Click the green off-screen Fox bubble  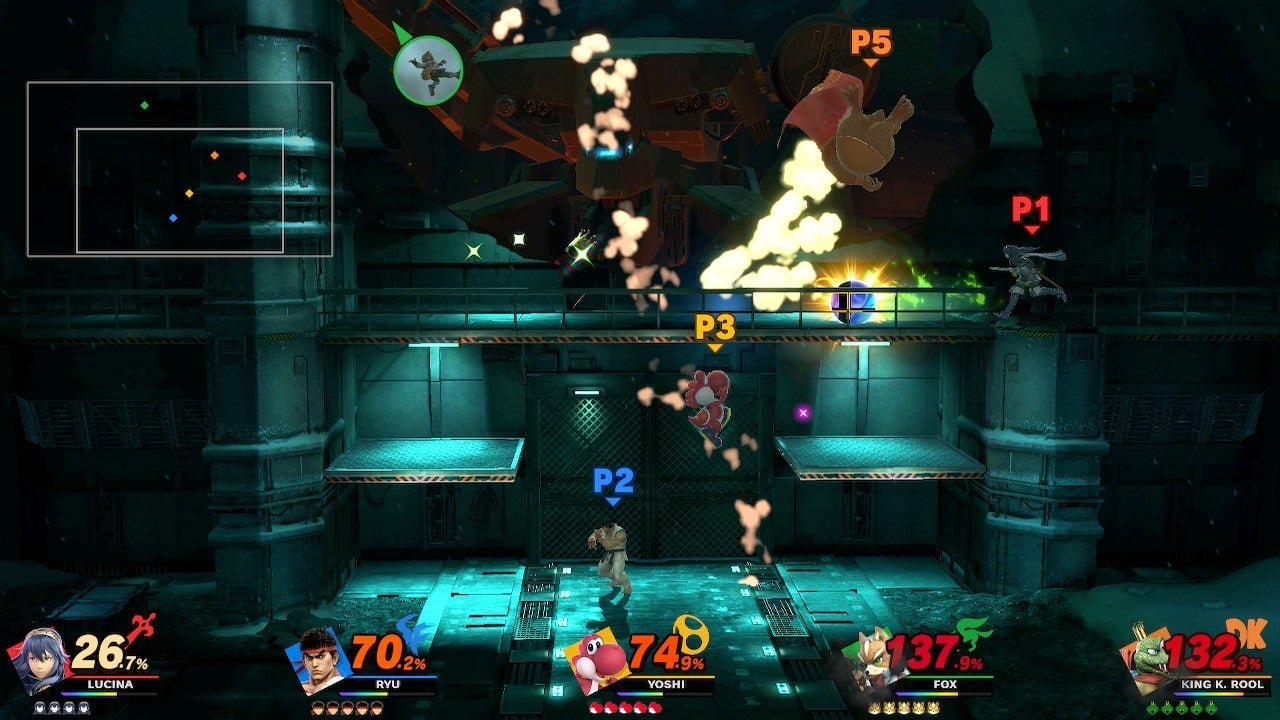point(427,70)
